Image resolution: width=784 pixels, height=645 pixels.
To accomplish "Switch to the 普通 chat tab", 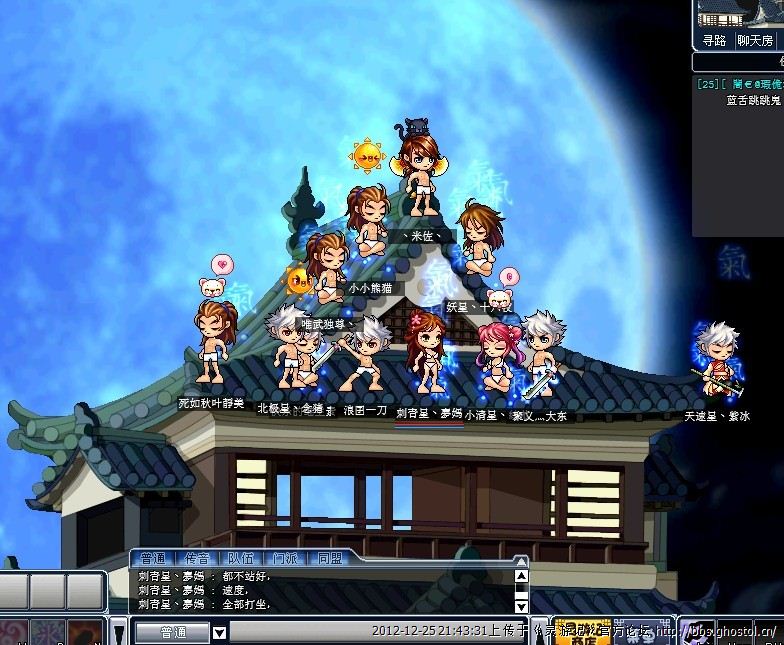I will [x=153, y=559].
